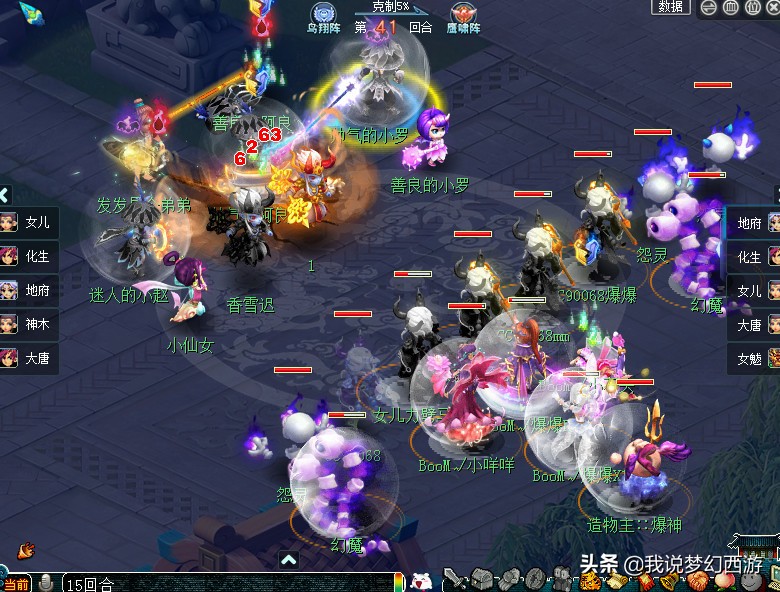780x592 pixels.
Task: Select right team member 女魃
Action: point(752,358)
